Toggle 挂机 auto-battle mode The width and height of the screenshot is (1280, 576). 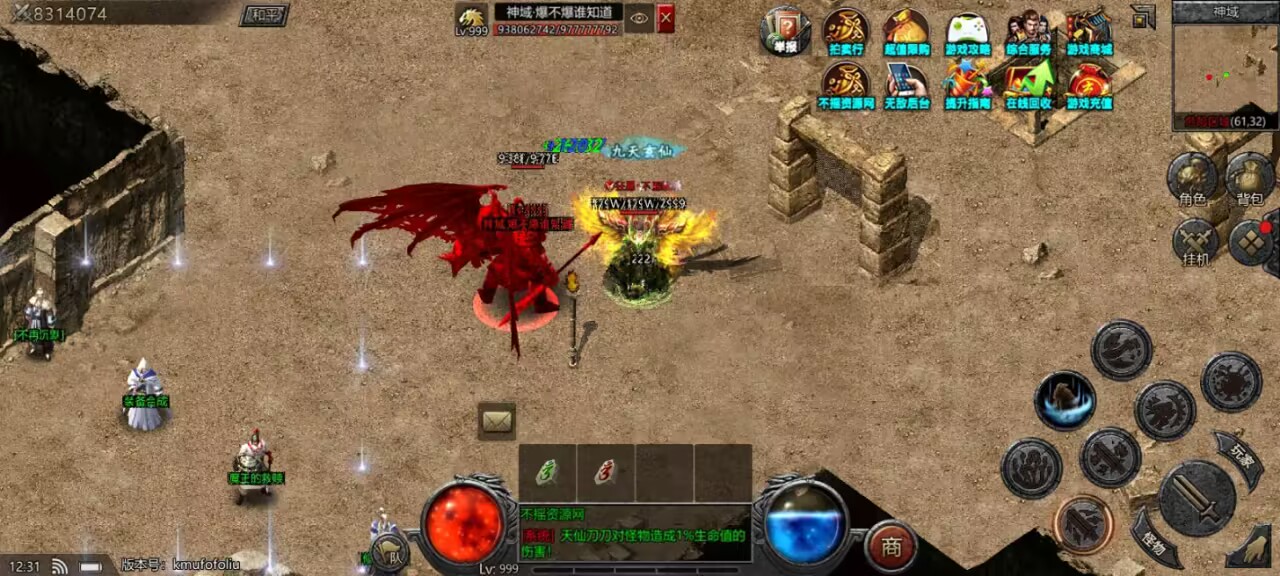pos(1196,243)
